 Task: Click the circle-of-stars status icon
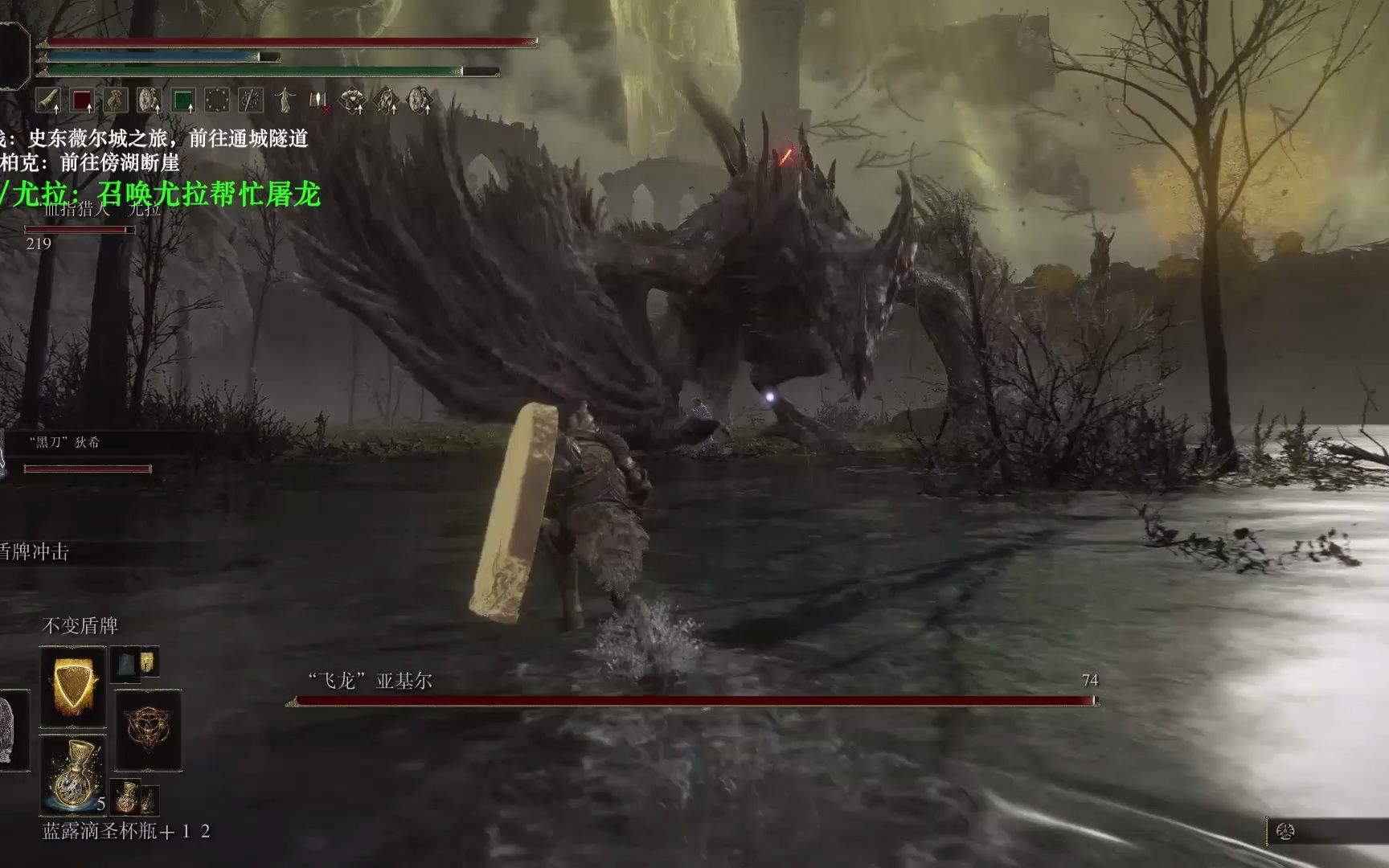coord(216,100)
